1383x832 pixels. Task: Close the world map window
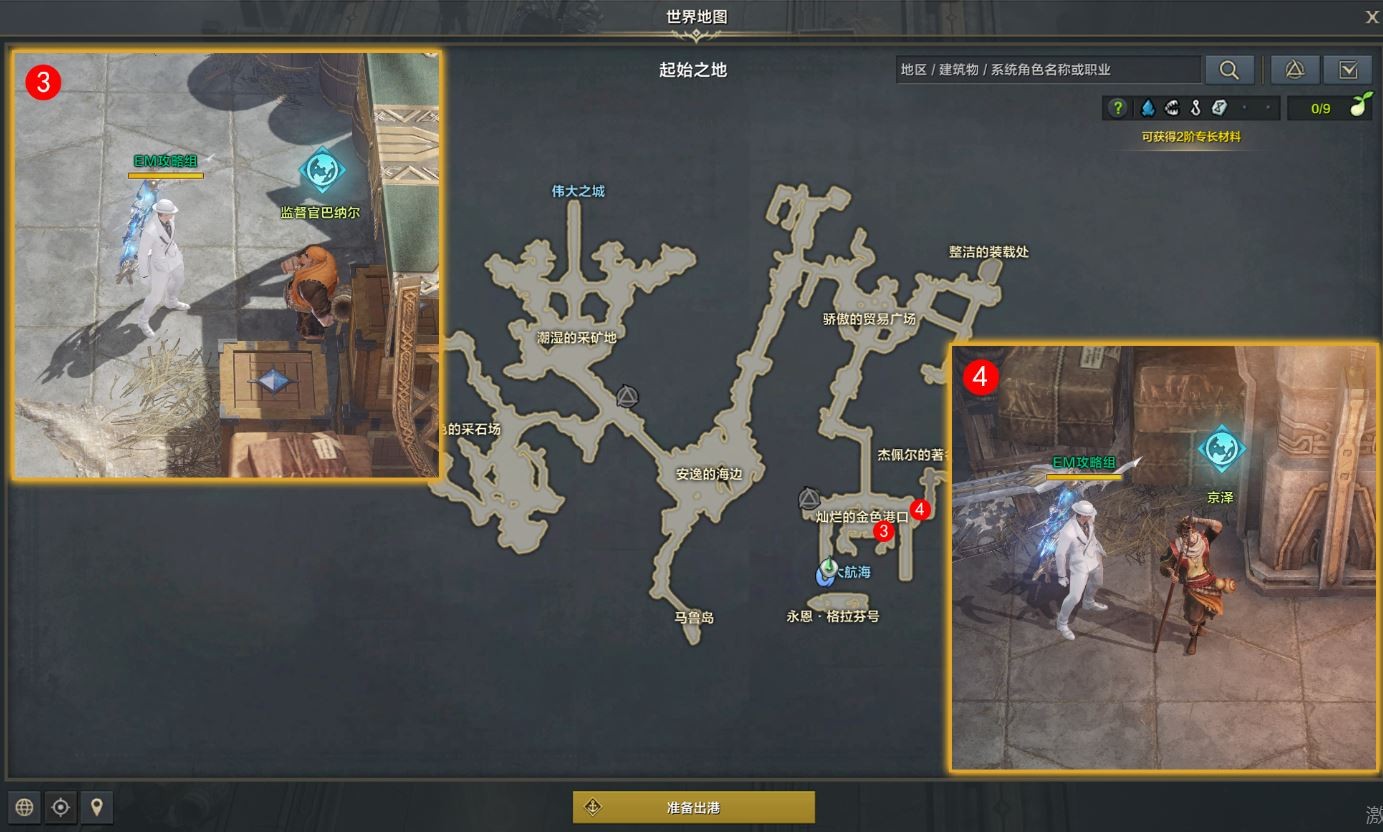(1372, 16)
